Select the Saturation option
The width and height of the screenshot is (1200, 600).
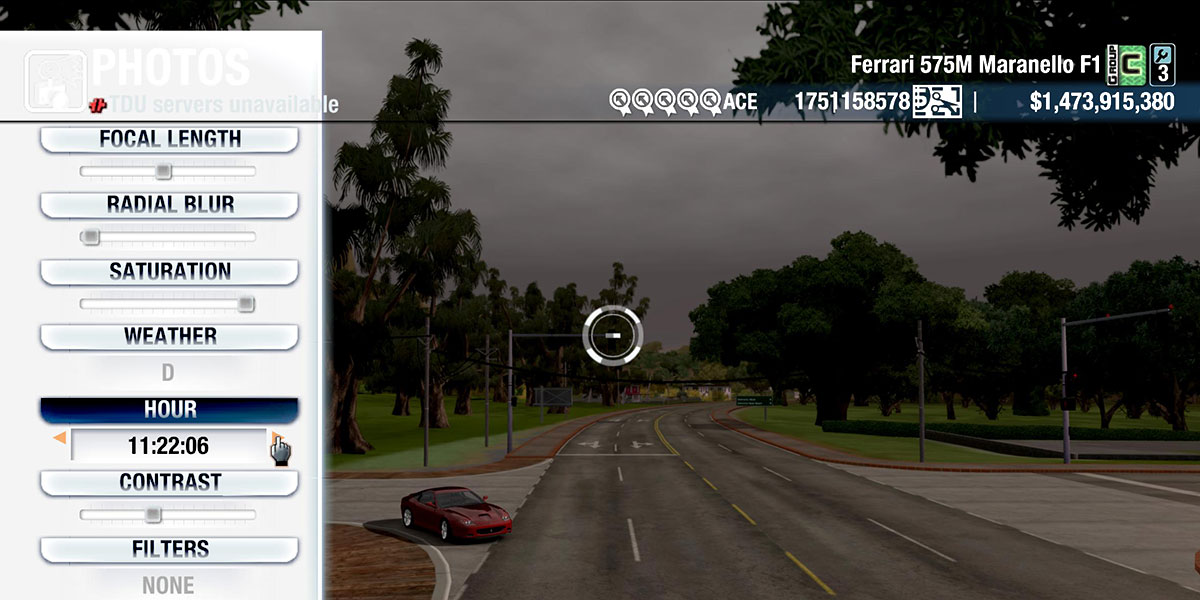pyautogui.click(x=169, y=271)
